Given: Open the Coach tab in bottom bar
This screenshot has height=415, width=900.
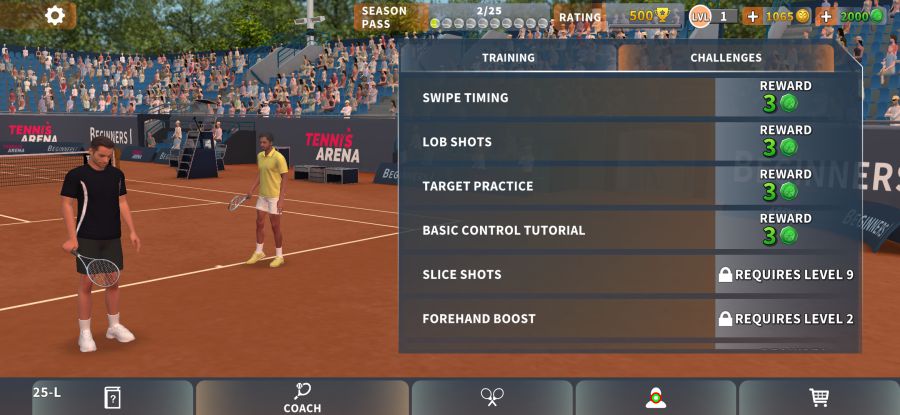Looking at the screenshot, I should coord(302,397).
